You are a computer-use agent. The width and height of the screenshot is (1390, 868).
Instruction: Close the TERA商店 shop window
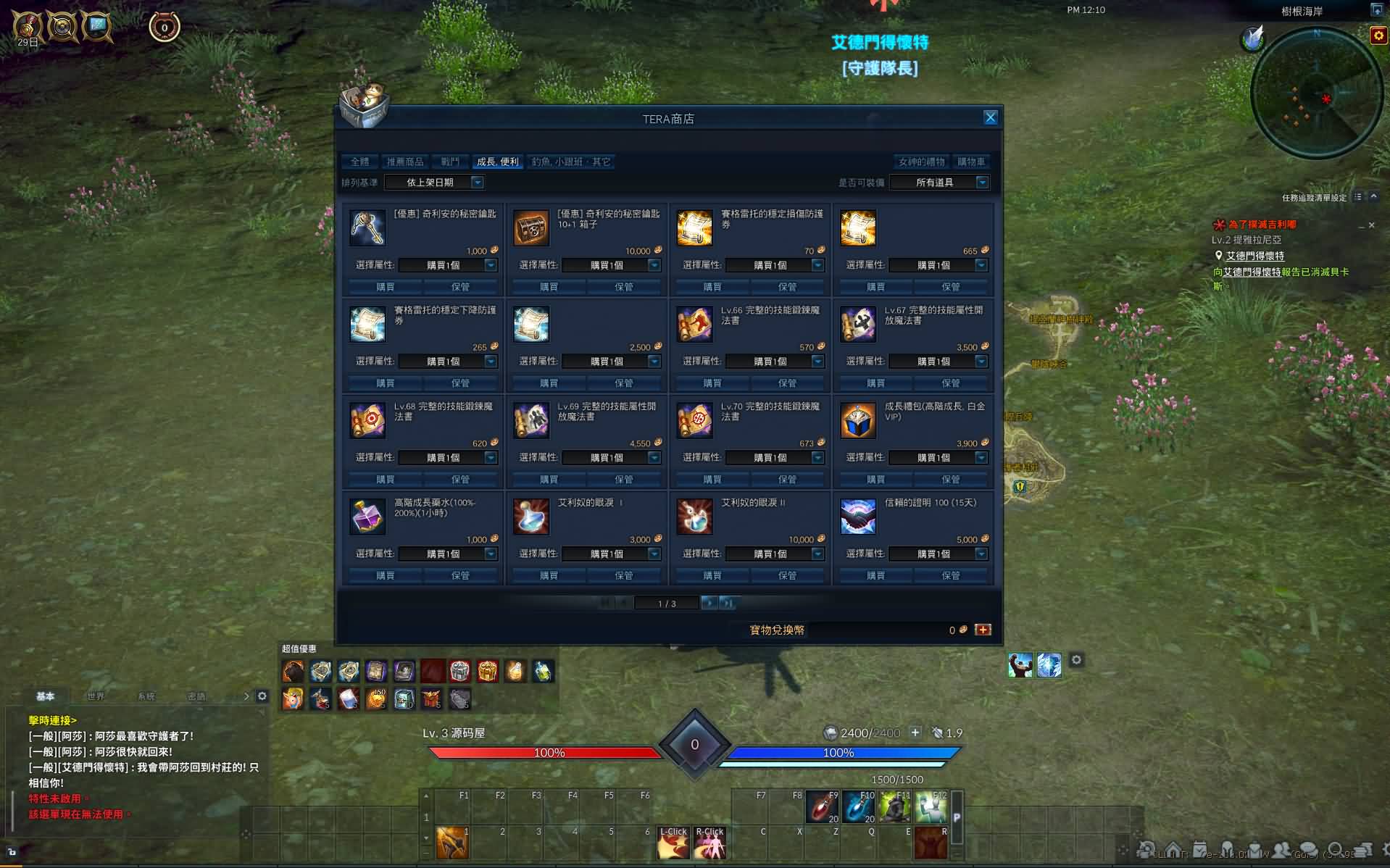click(990, 118)
